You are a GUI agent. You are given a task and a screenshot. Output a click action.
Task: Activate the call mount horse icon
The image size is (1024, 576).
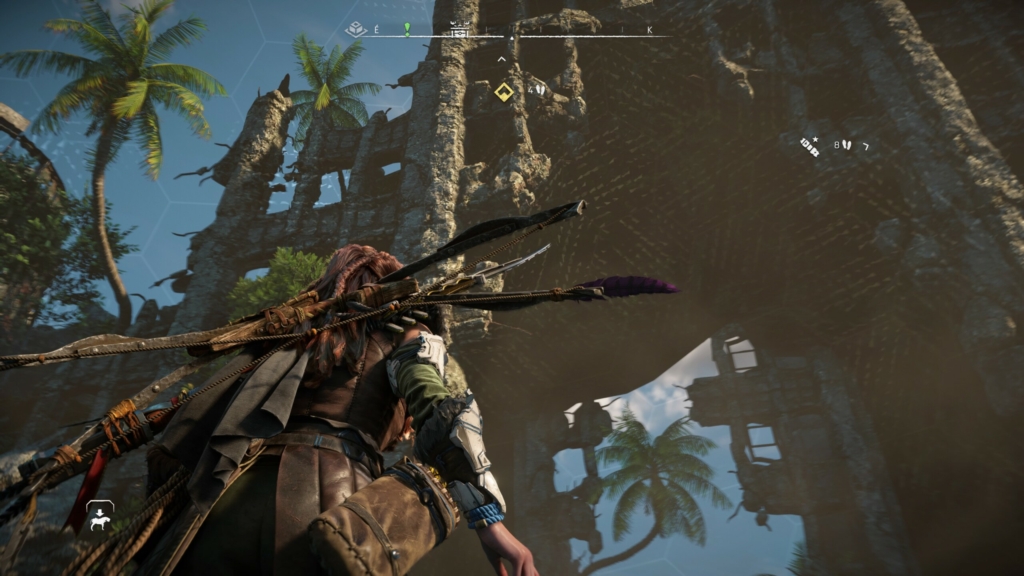coord(99,516)
